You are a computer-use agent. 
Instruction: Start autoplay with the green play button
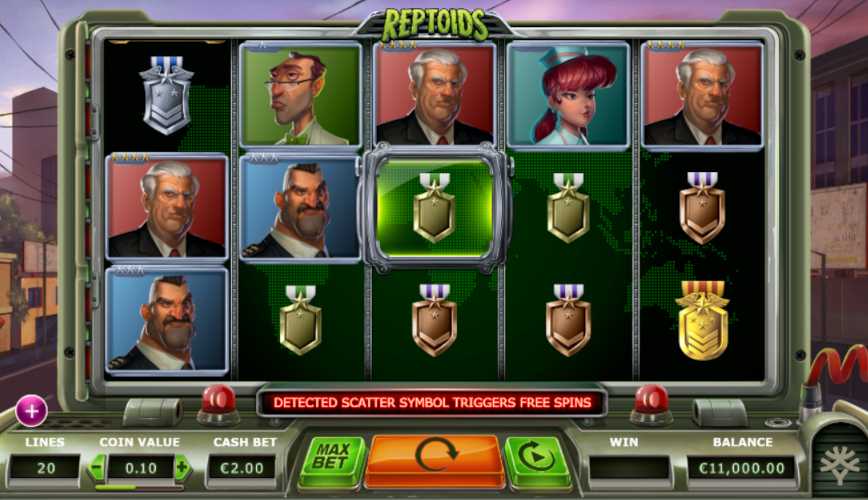[537, 460]
